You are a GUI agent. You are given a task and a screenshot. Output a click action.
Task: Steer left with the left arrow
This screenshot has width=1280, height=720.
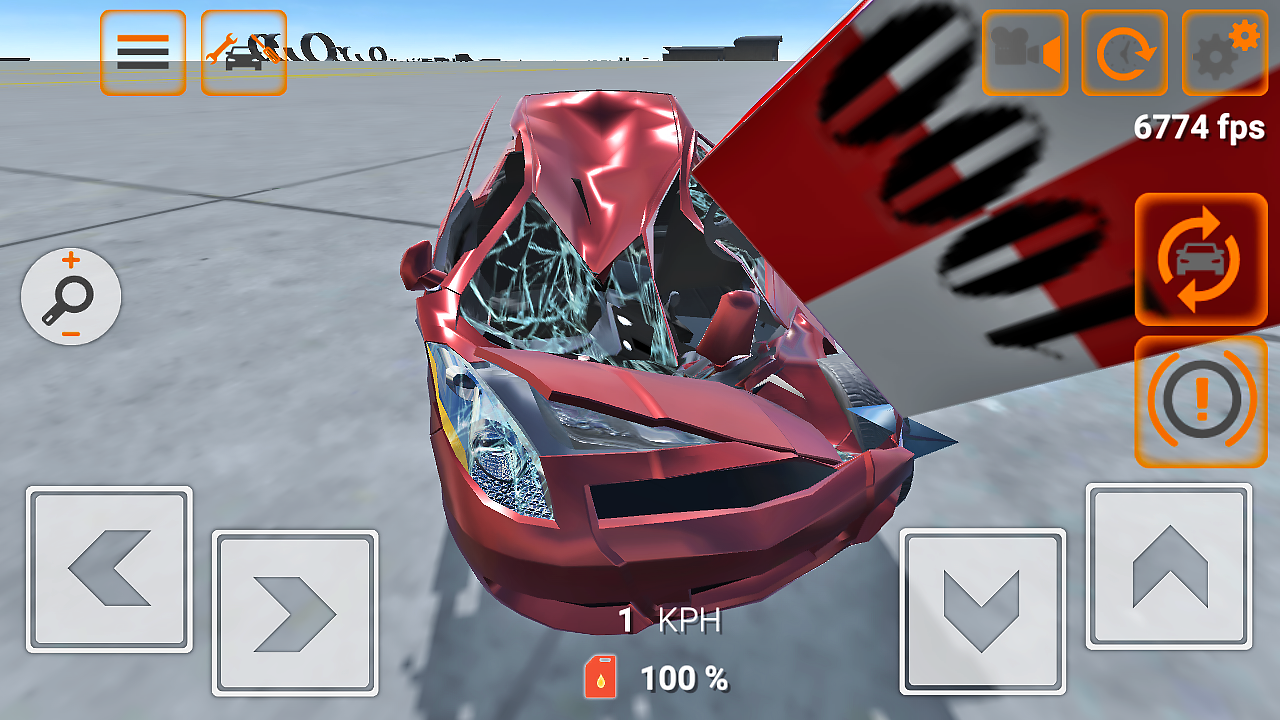point(108,570)
